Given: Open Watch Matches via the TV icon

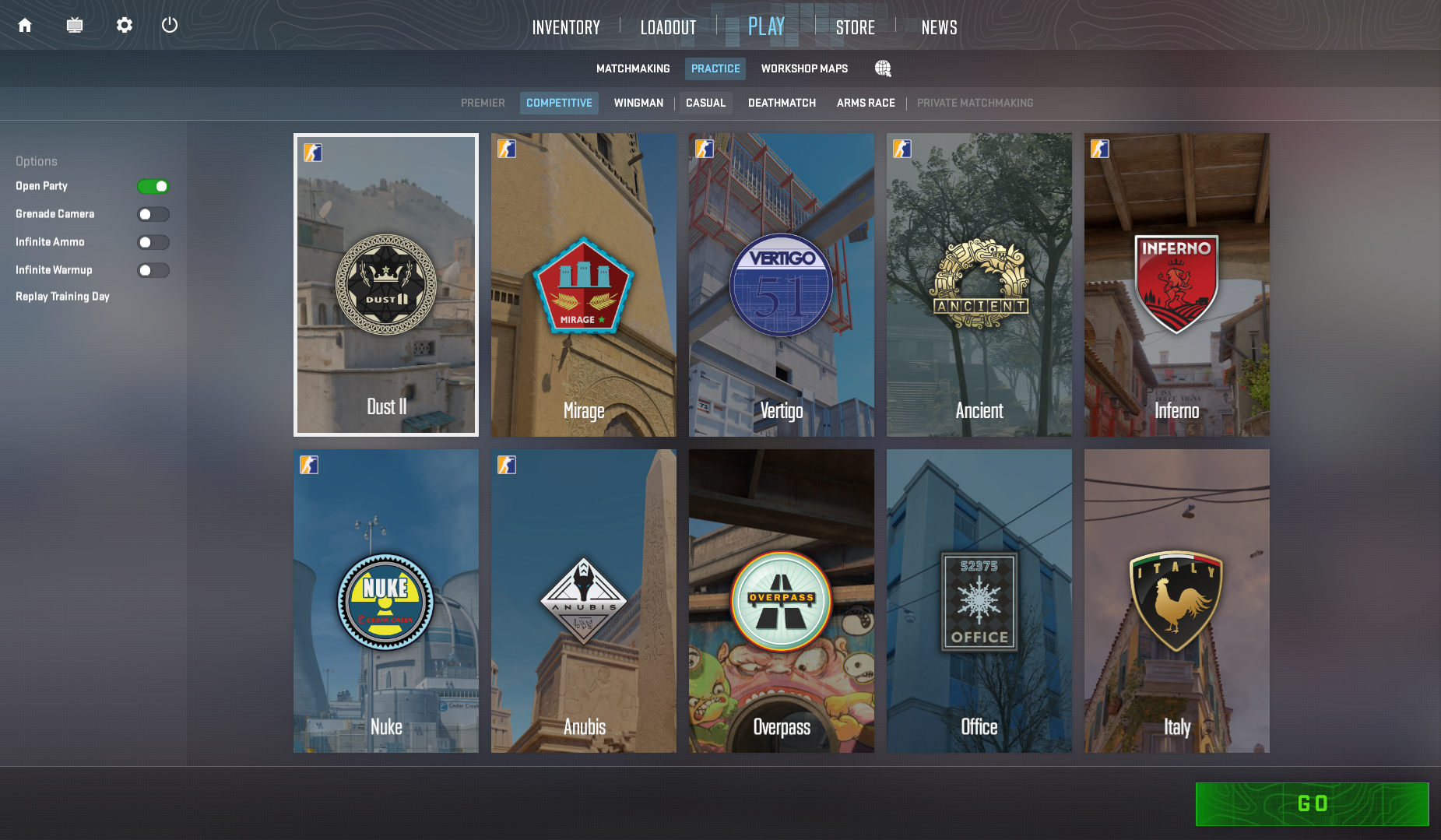Looking at the screenshot, I should click(75, 25).
